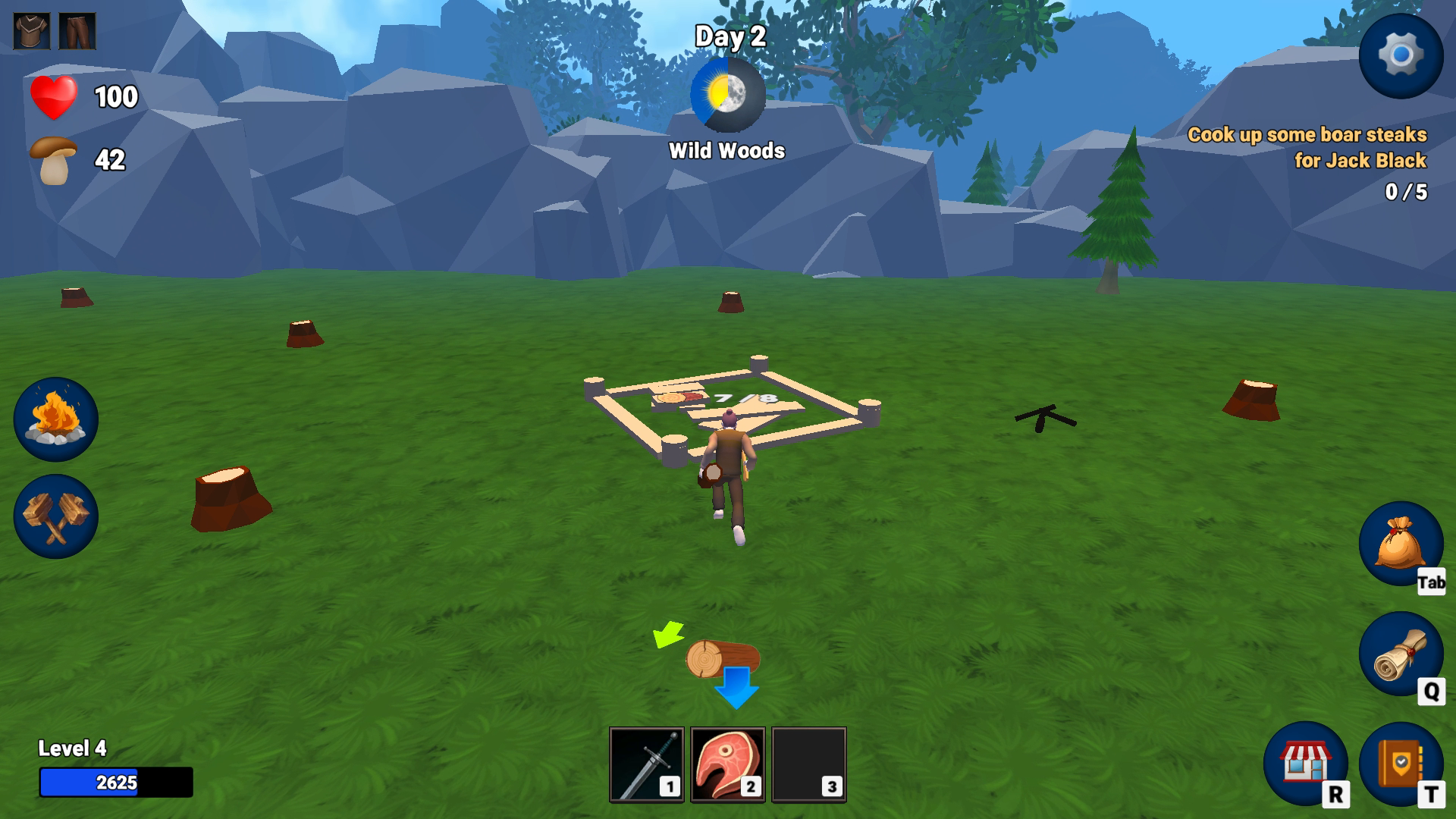Open the shop stall icon
The width and height of the screenshot is (1456, 819).
(x=1305, y=763)
